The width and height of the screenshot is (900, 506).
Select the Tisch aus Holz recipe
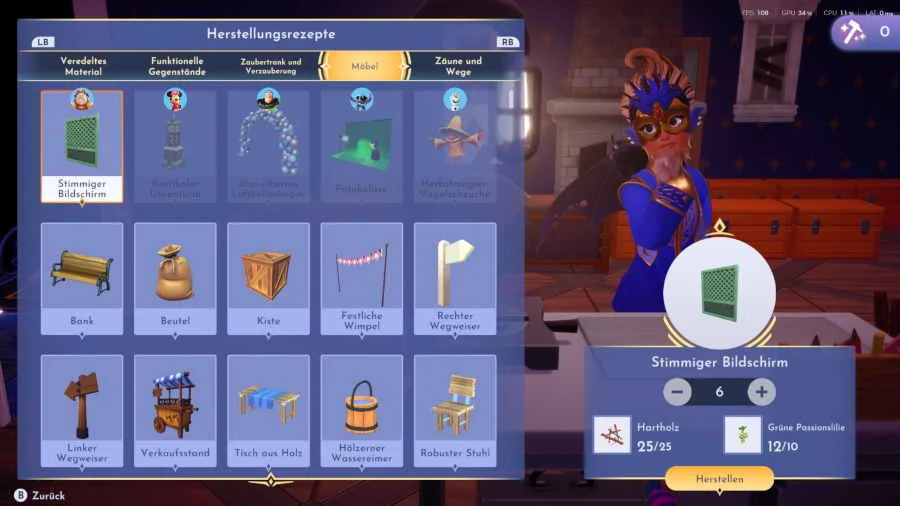coord(268,410)
